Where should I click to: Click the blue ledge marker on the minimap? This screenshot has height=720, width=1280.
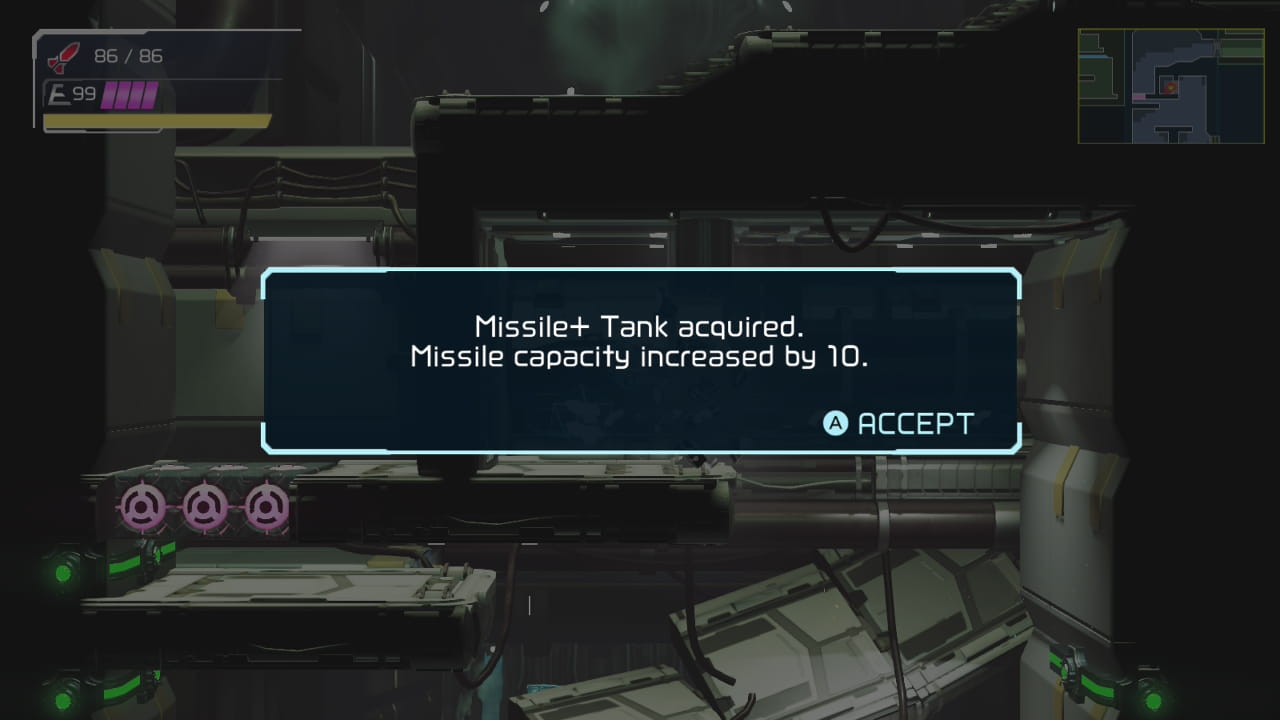(1092, 57)
